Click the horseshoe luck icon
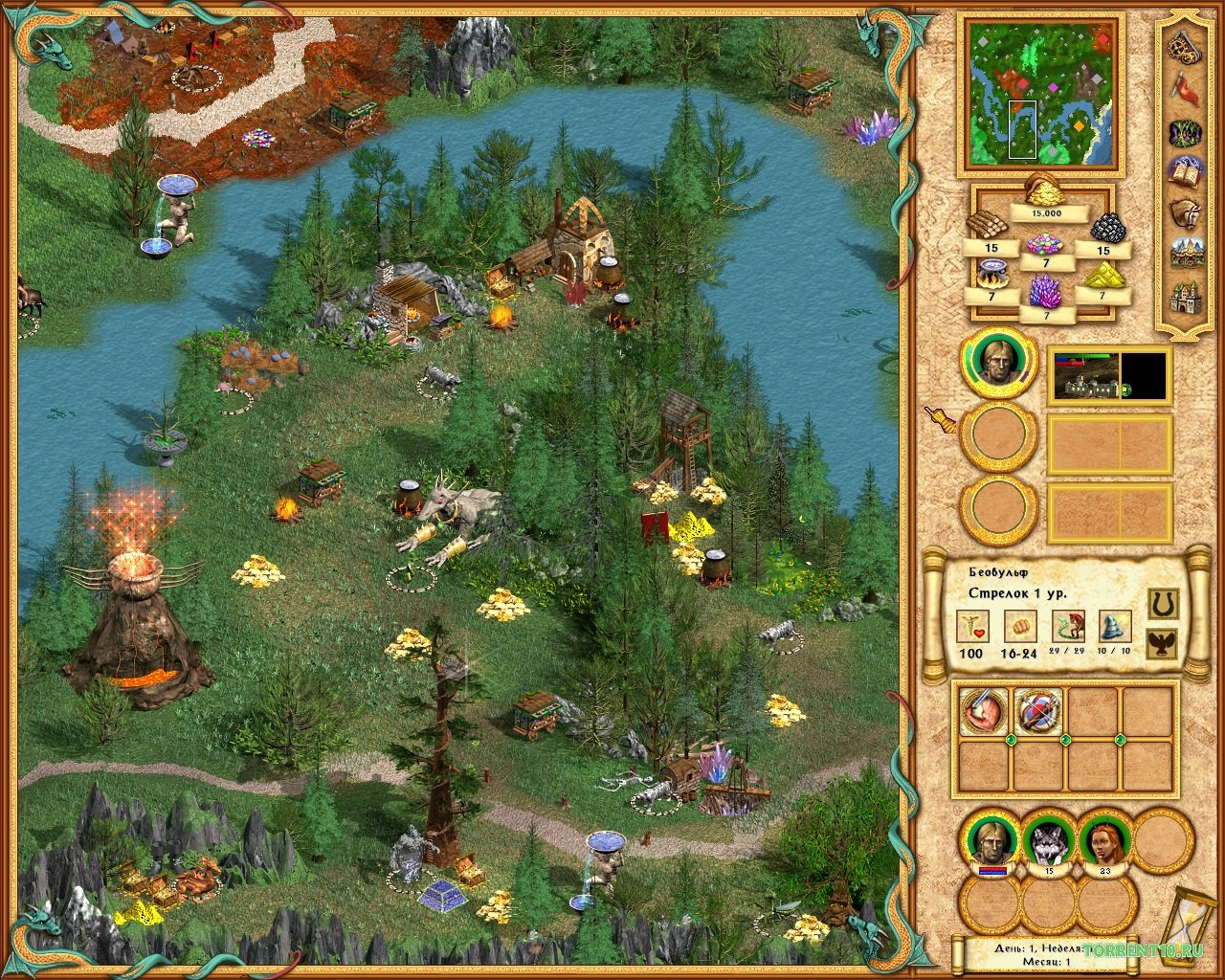Image resolution: width=1225 pixels, height=980 pixels. point(1161,603)
